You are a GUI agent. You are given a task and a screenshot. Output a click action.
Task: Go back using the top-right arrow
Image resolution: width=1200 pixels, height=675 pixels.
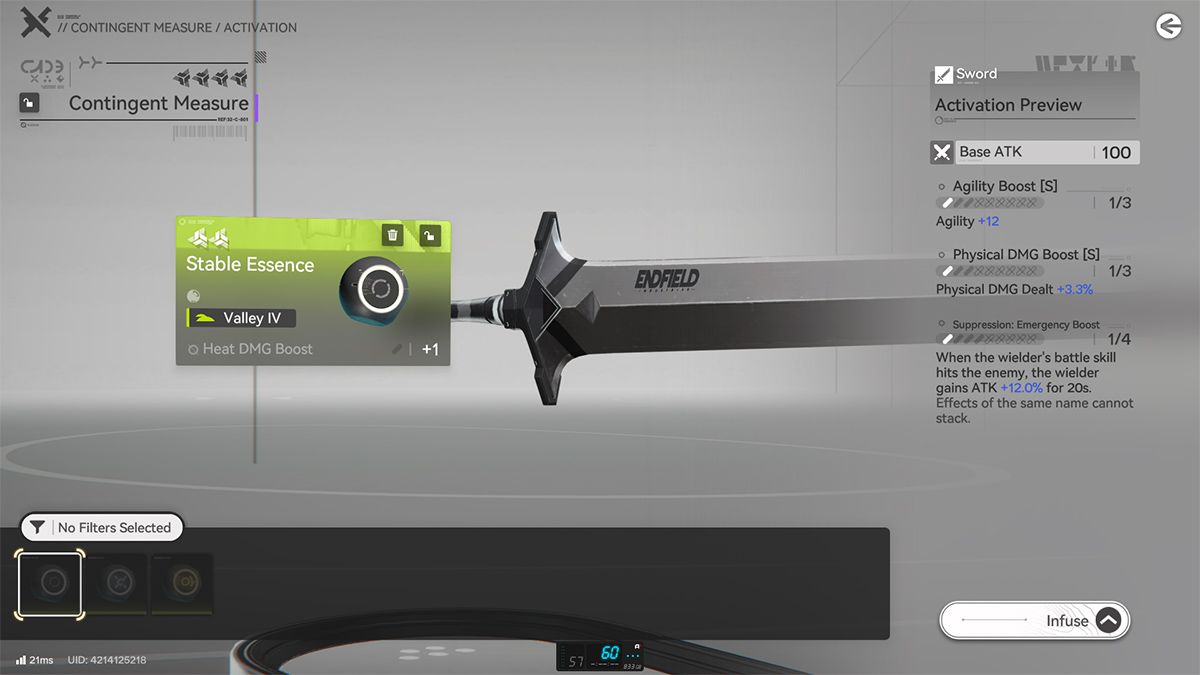pyautogui.click(x=1168, y=27)
